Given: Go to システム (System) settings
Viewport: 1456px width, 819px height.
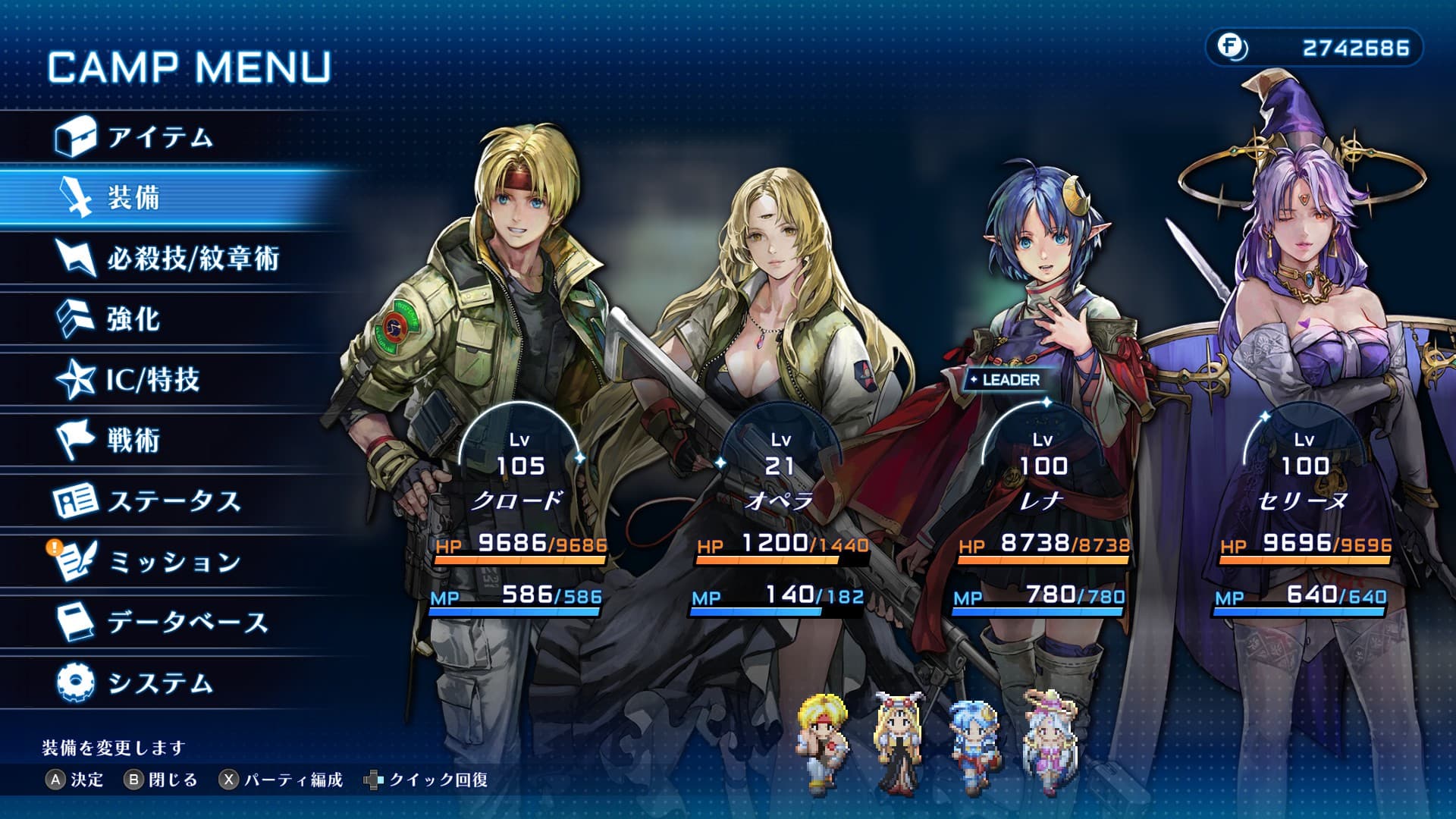Looking at the screenshot, I should click(x=160, y=683).
